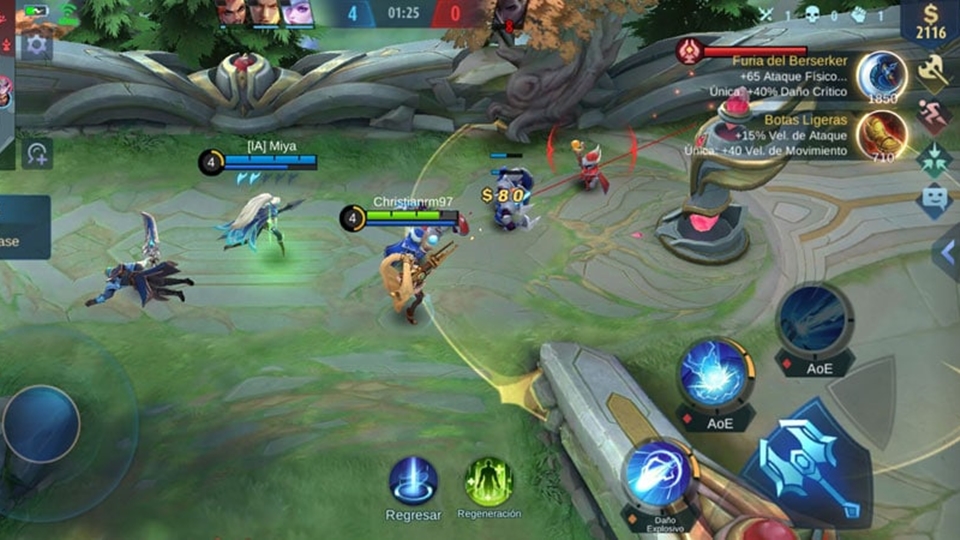
Task: Open the quick chat bubble icon
Action: point(934,199)
